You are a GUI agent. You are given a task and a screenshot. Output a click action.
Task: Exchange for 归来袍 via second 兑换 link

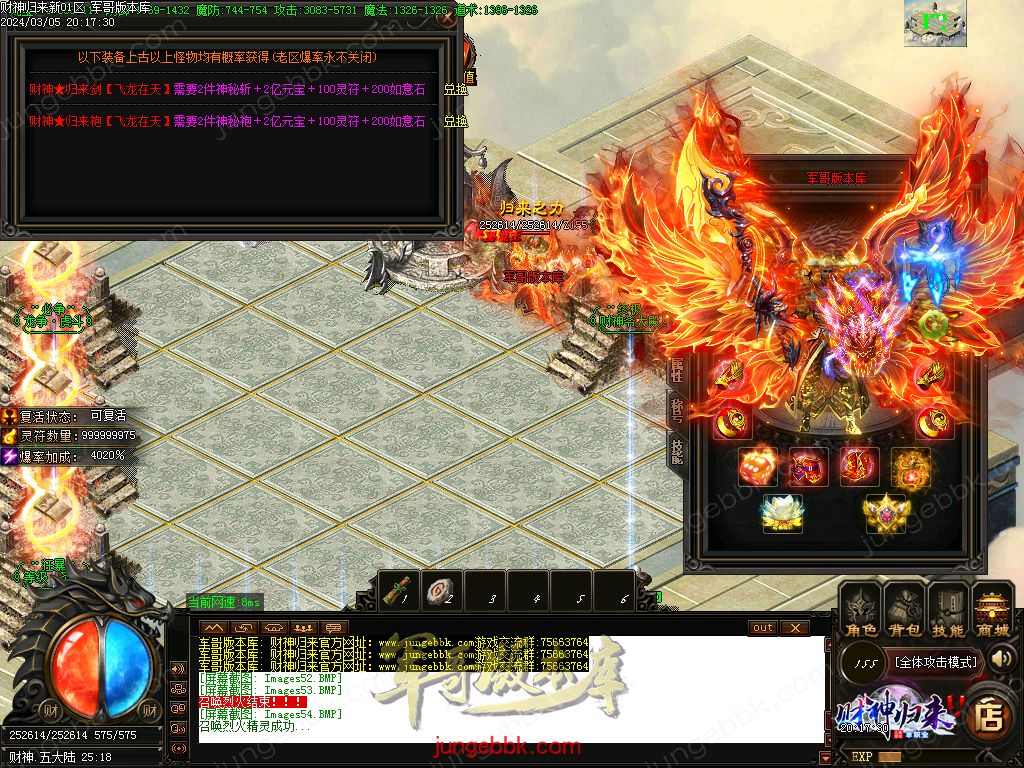[x=455, y=121]
